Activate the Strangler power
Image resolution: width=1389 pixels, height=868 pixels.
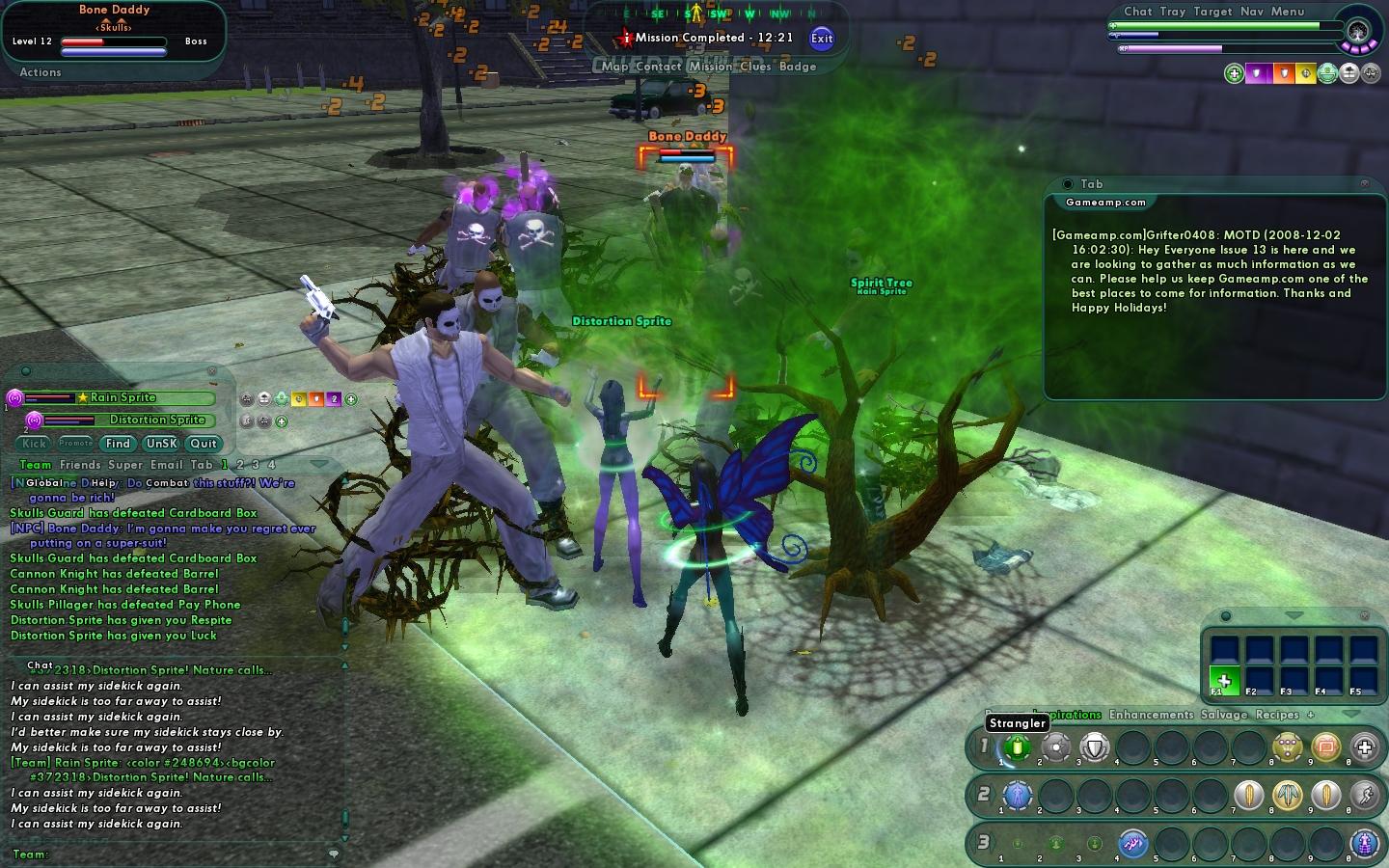pyautogui.click(x=1017, y=746)
